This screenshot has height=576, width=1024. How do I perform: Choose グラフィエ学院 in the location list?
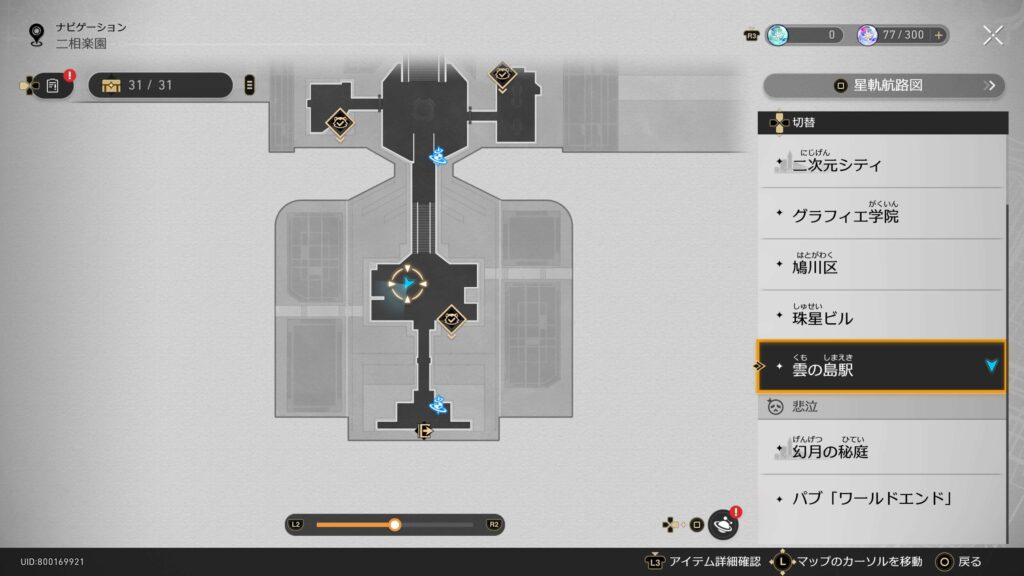880,214
